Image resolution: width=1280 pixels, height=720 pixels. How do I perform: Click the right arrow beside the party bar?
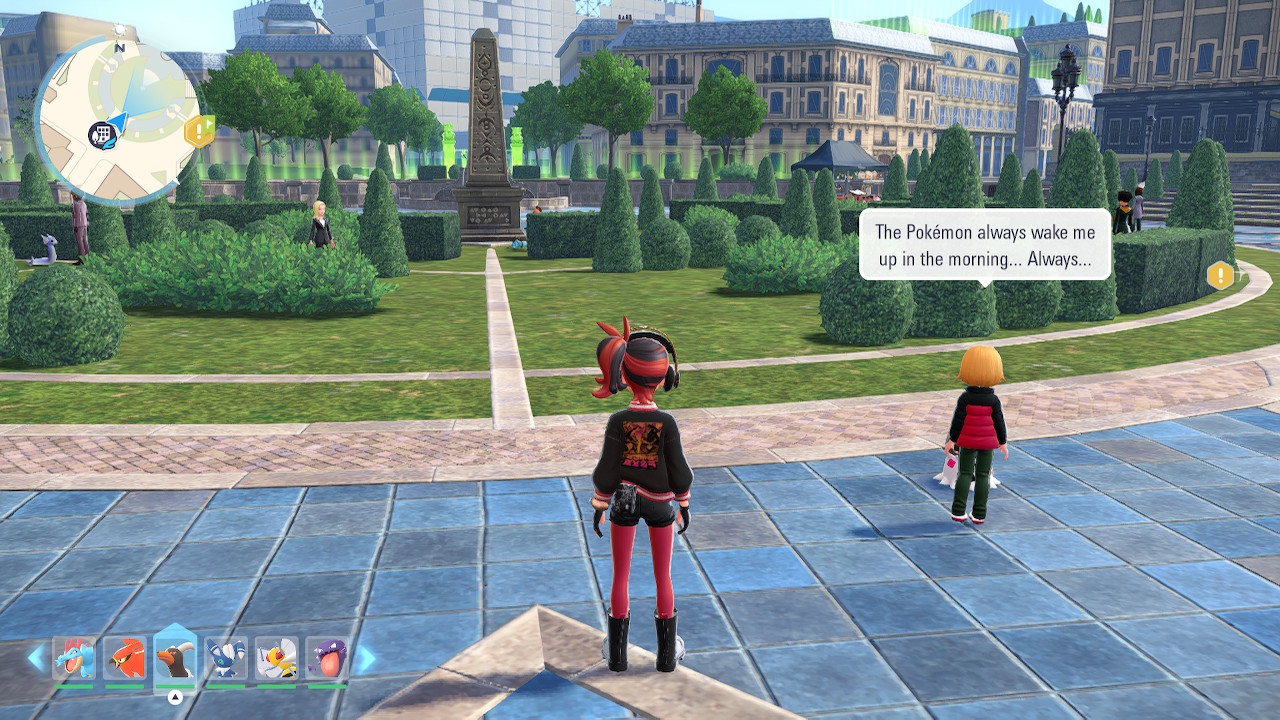(x=366, y=658)
